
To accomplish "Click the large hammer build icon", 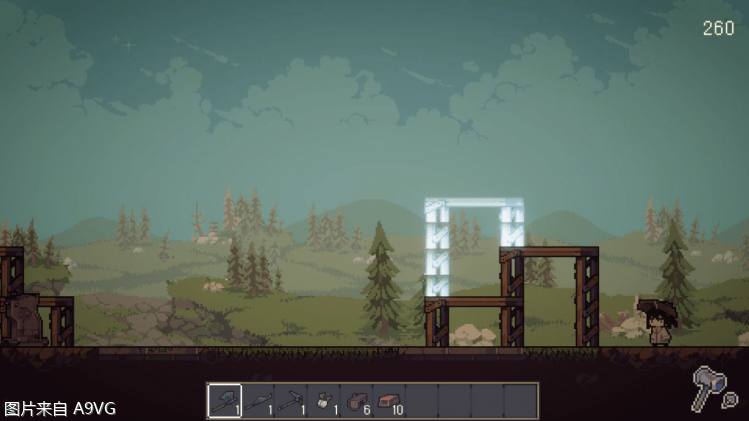I will click(709, 384).
